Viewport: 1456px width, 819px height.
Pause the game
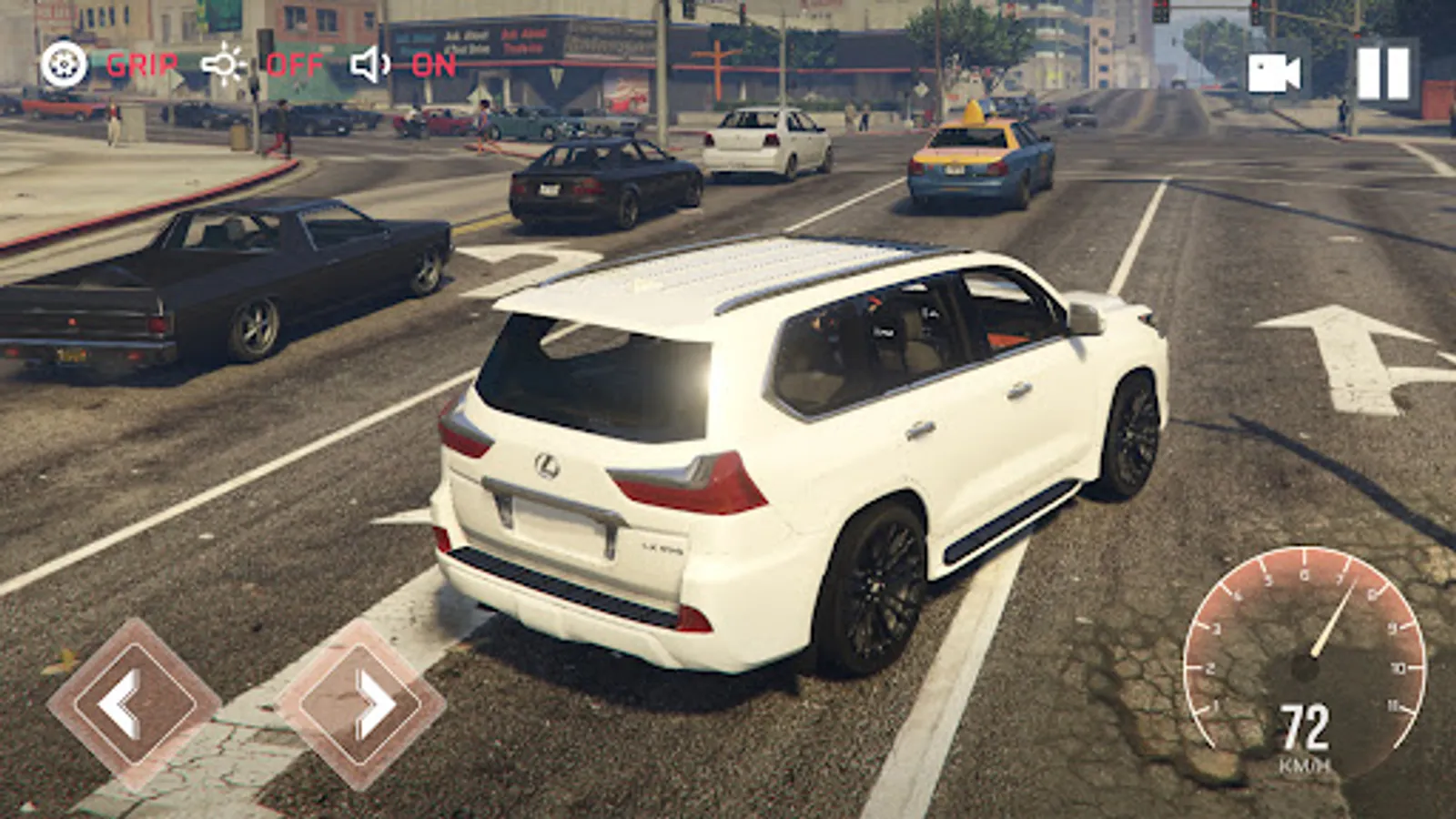click(x=1383, y=73)
